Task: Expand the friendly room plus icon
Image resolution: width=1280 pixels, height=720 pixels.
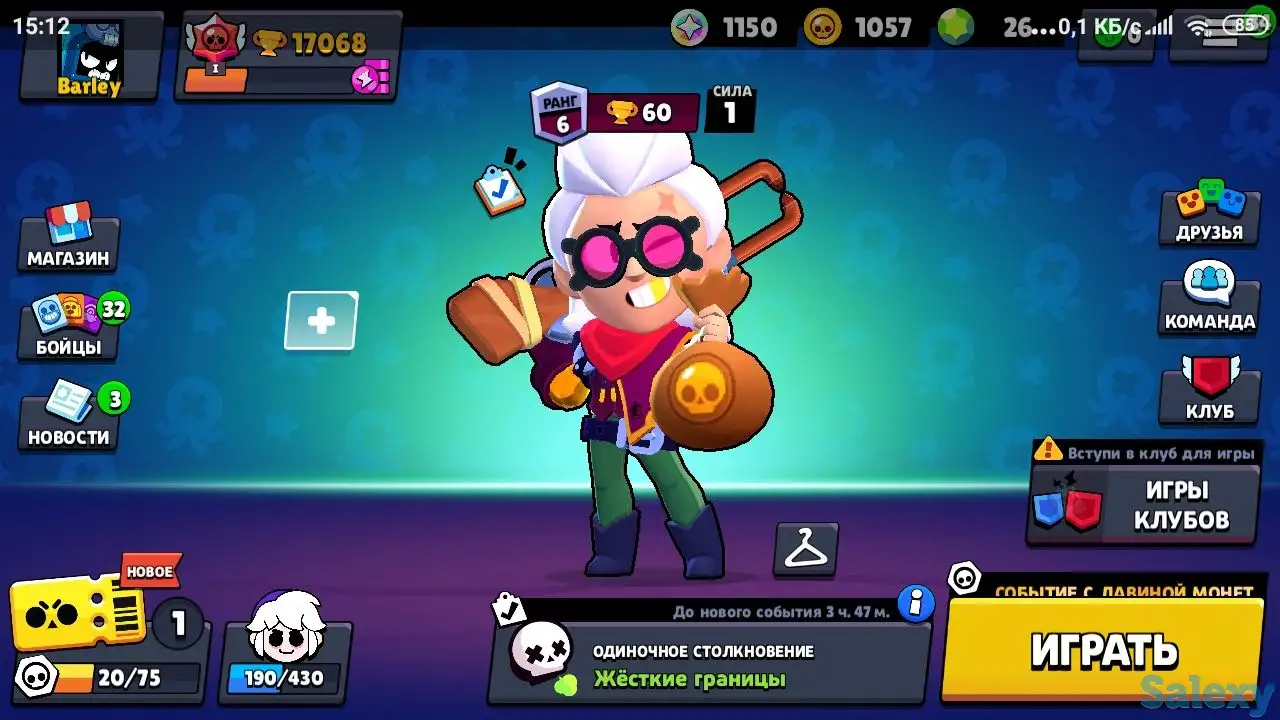Action: [x=321, y=321]
